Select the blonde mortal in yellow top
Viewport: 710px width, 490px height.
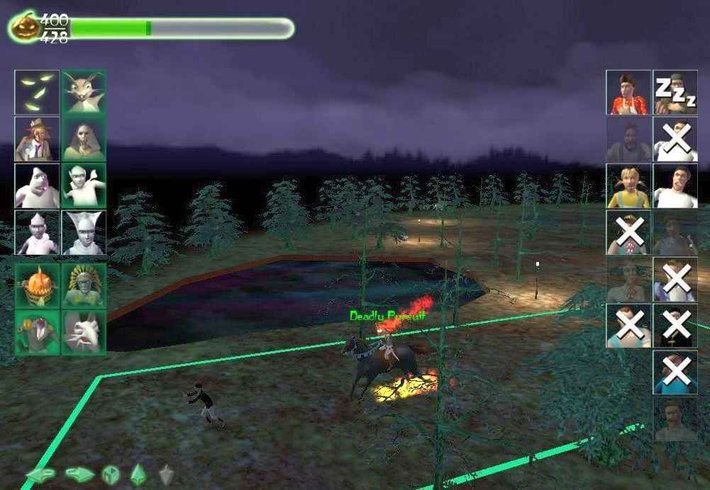[x=628, y=186]
